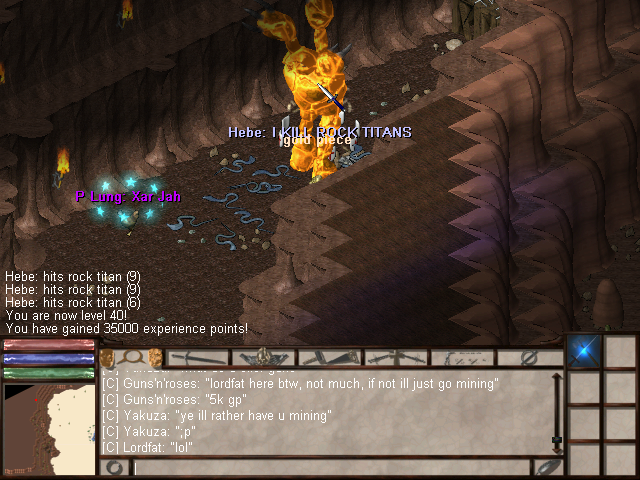640x480 pixels.
Task: Select the sword tab in the toolbar
Action: [198, 357]
